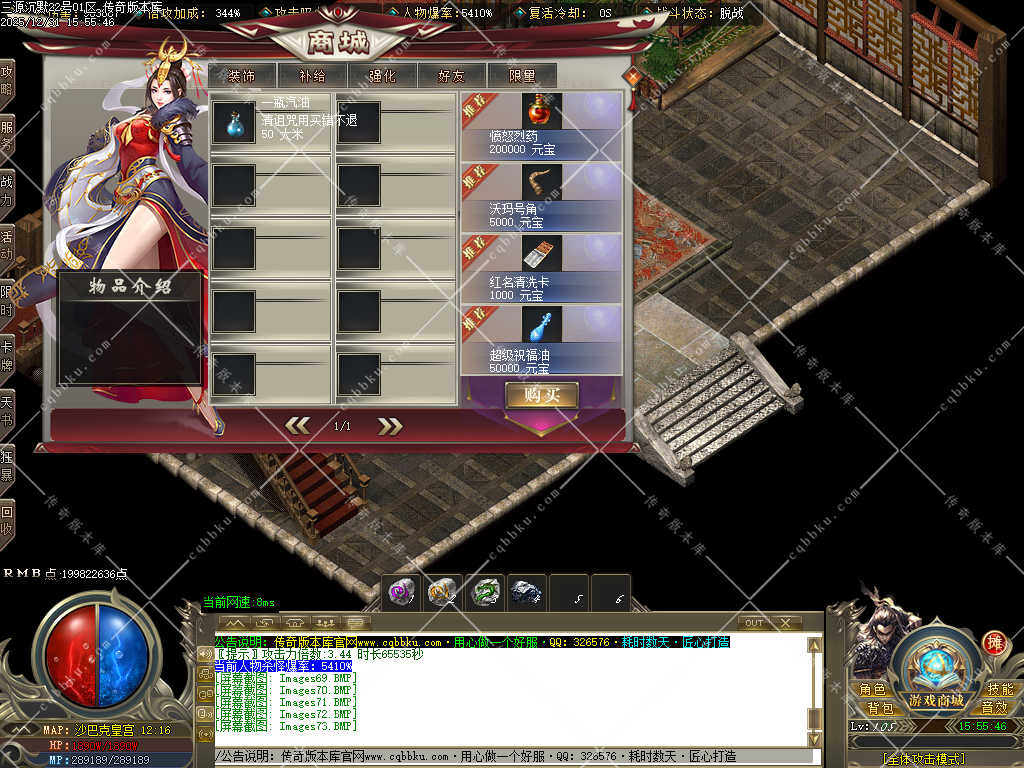This screenshot has width=1024, height=768.
Task: Open the 角色 character panel
Action: pos(872,690)
